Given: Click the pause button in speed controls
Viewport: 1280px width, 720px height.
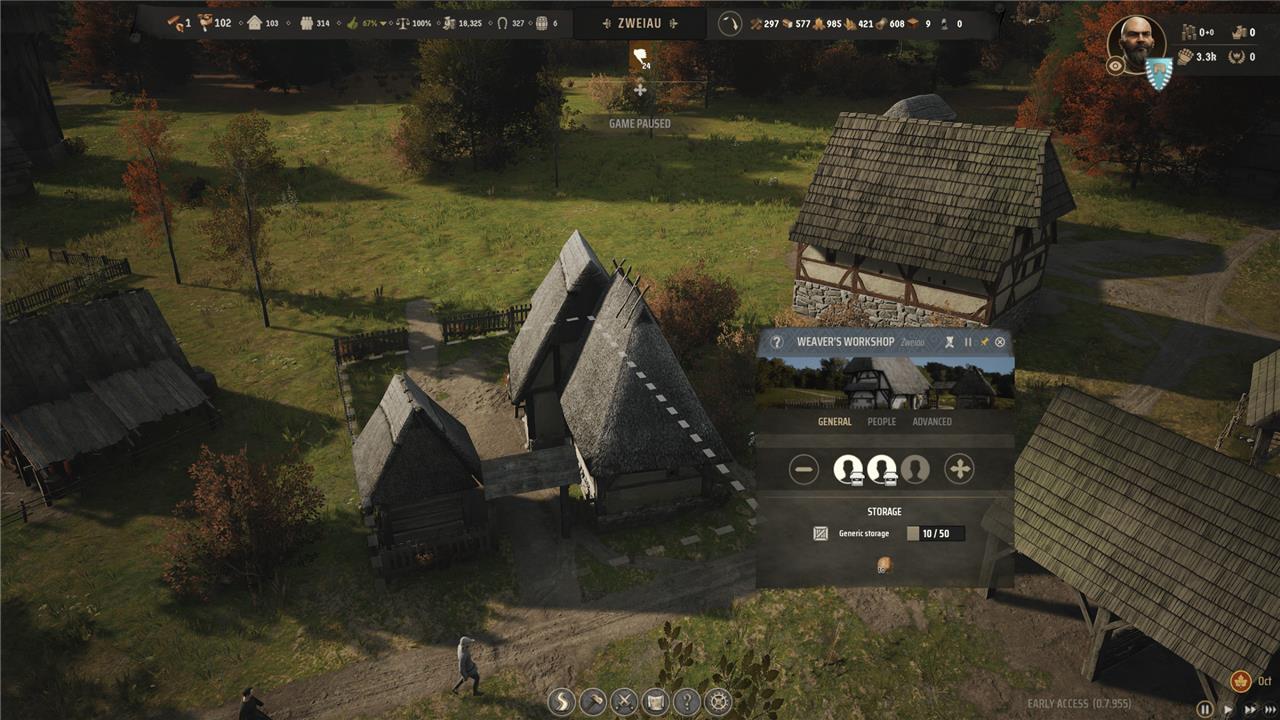Looking at the screenshot, I should pos(1205,709).
